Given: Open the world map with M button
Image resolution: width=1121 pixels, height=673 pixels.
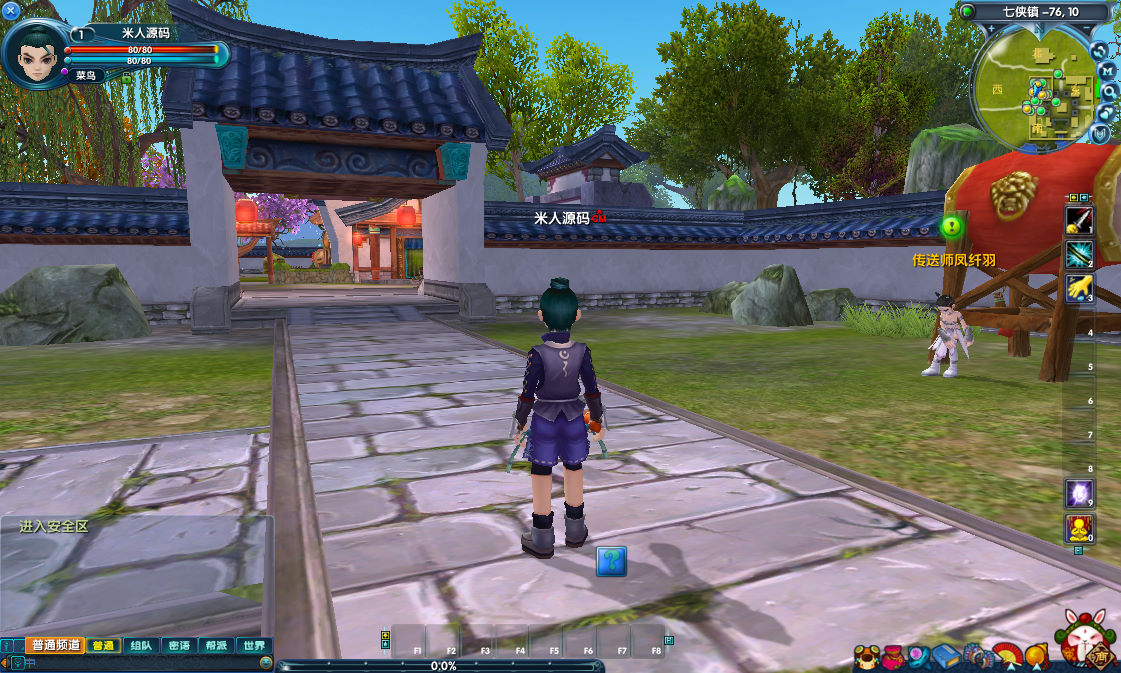Looking at the screenshot, I should click(x=1107, y=71).
